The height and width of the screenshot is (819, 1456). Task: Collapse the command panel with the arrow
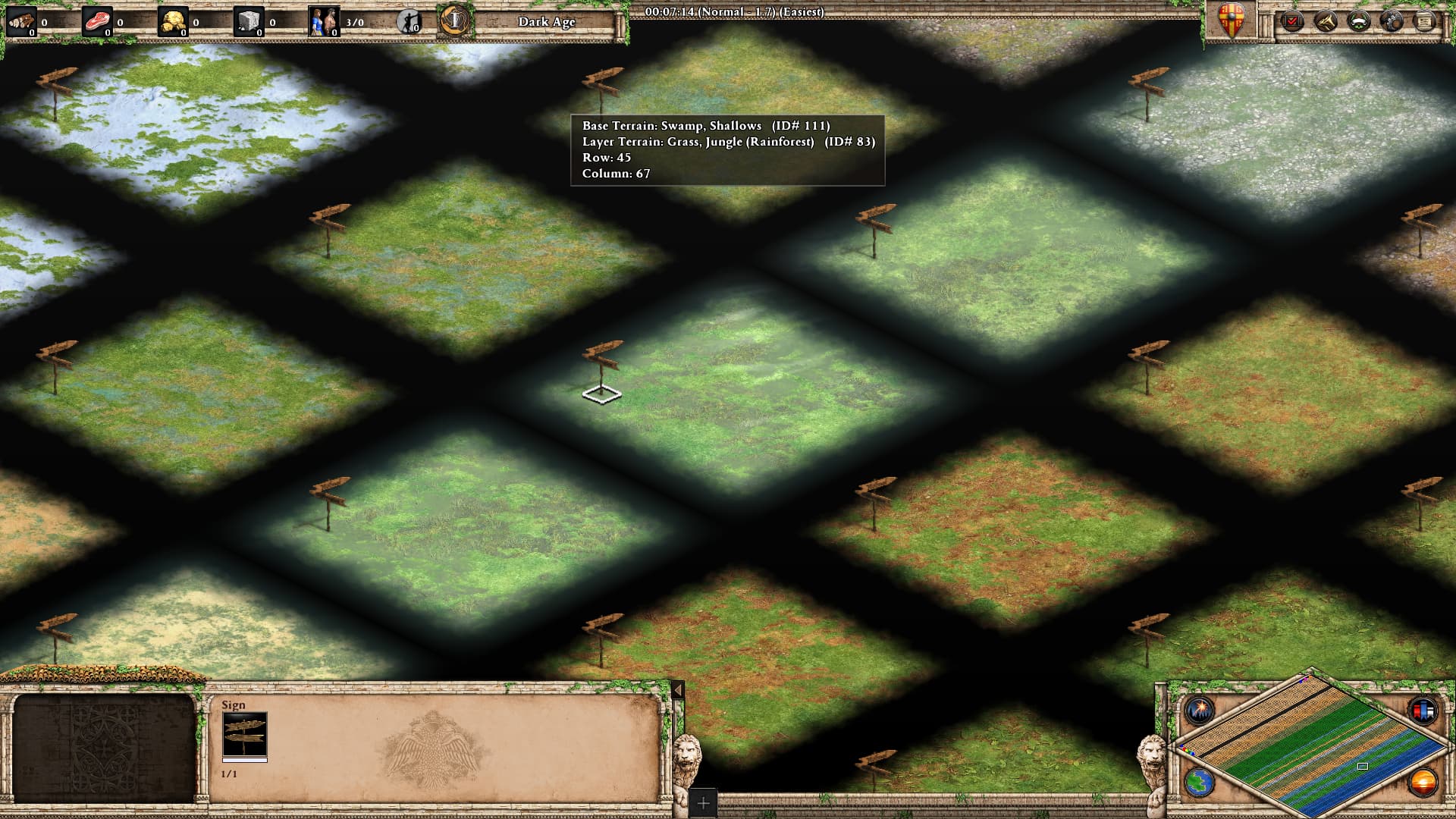[x=678, y=690]
